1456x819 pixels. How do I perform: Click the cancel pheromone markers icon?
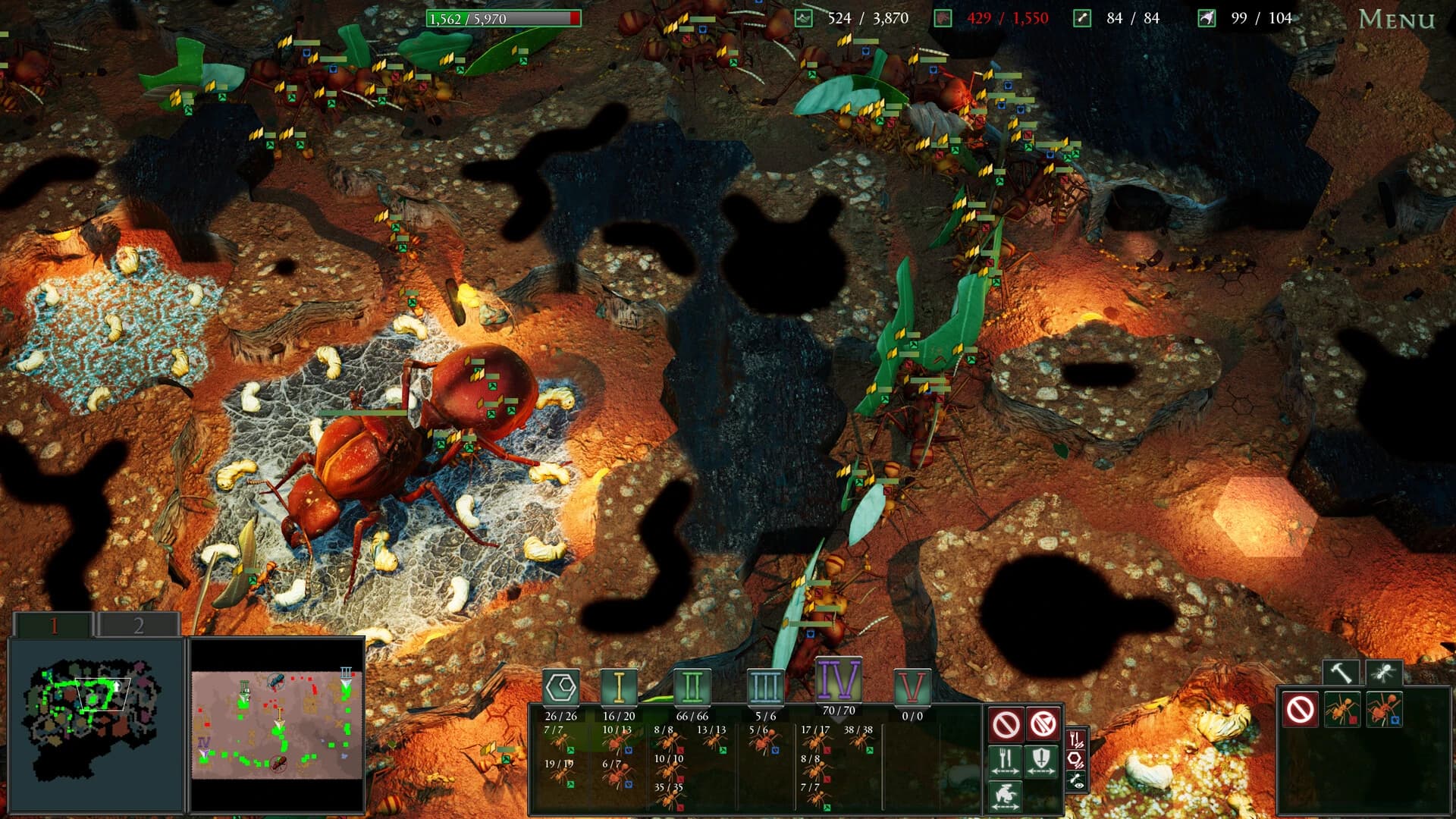point(1006,723)
